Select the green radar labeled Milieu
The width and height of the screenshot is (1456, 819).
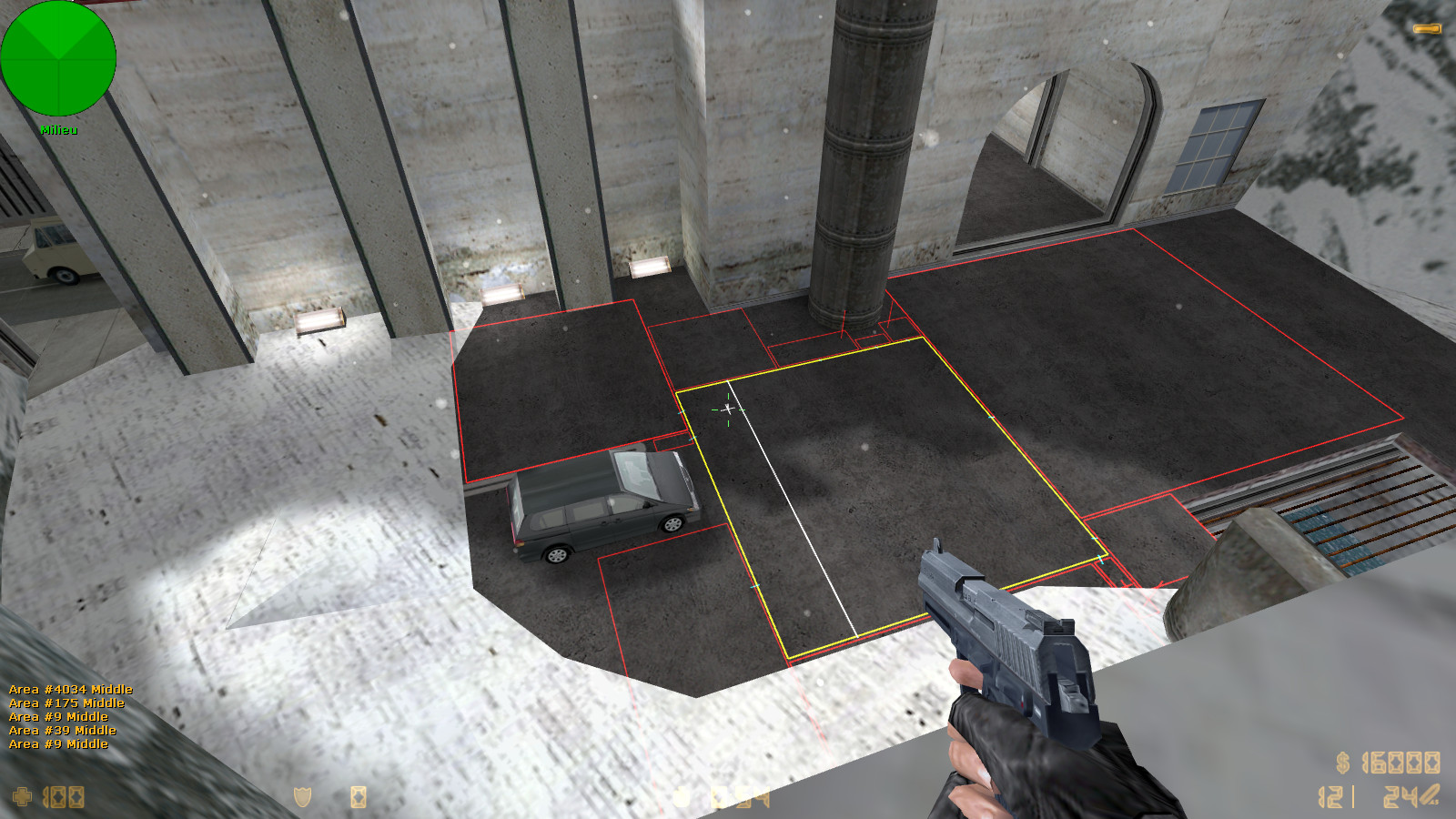coord(59,59)
